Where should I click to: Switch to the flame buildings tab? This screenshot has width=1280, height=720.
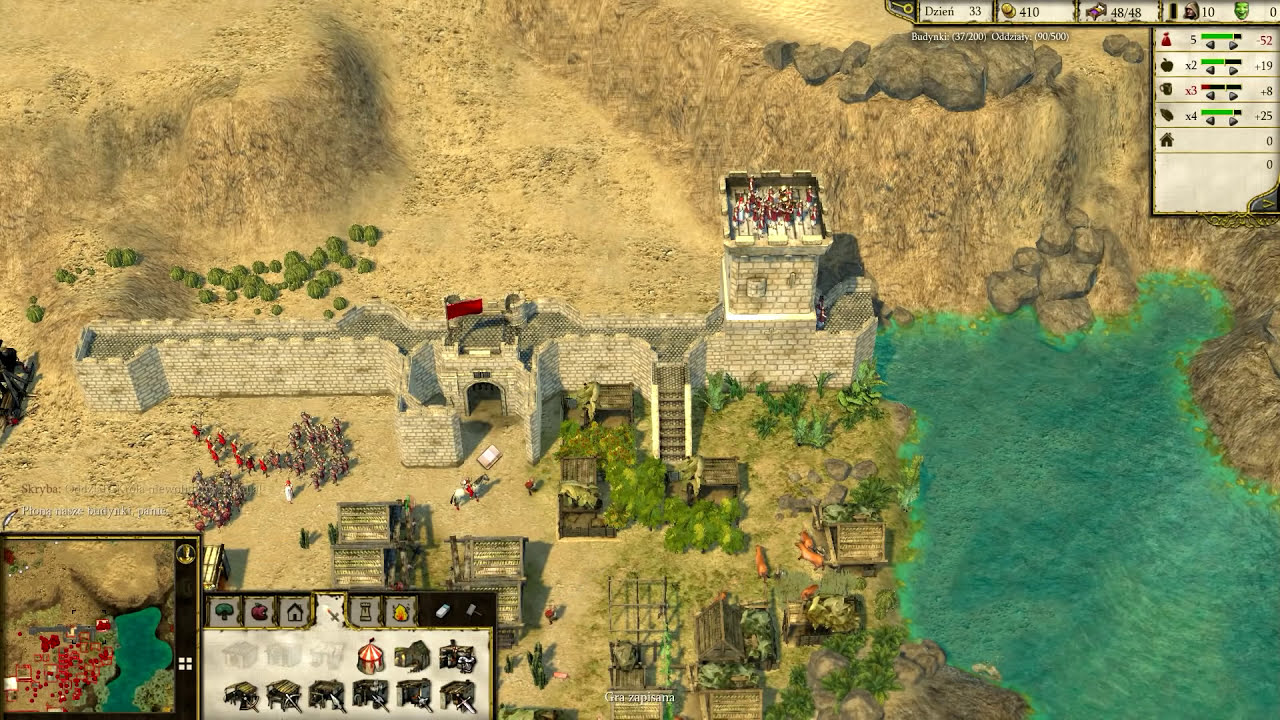point(401,611)
